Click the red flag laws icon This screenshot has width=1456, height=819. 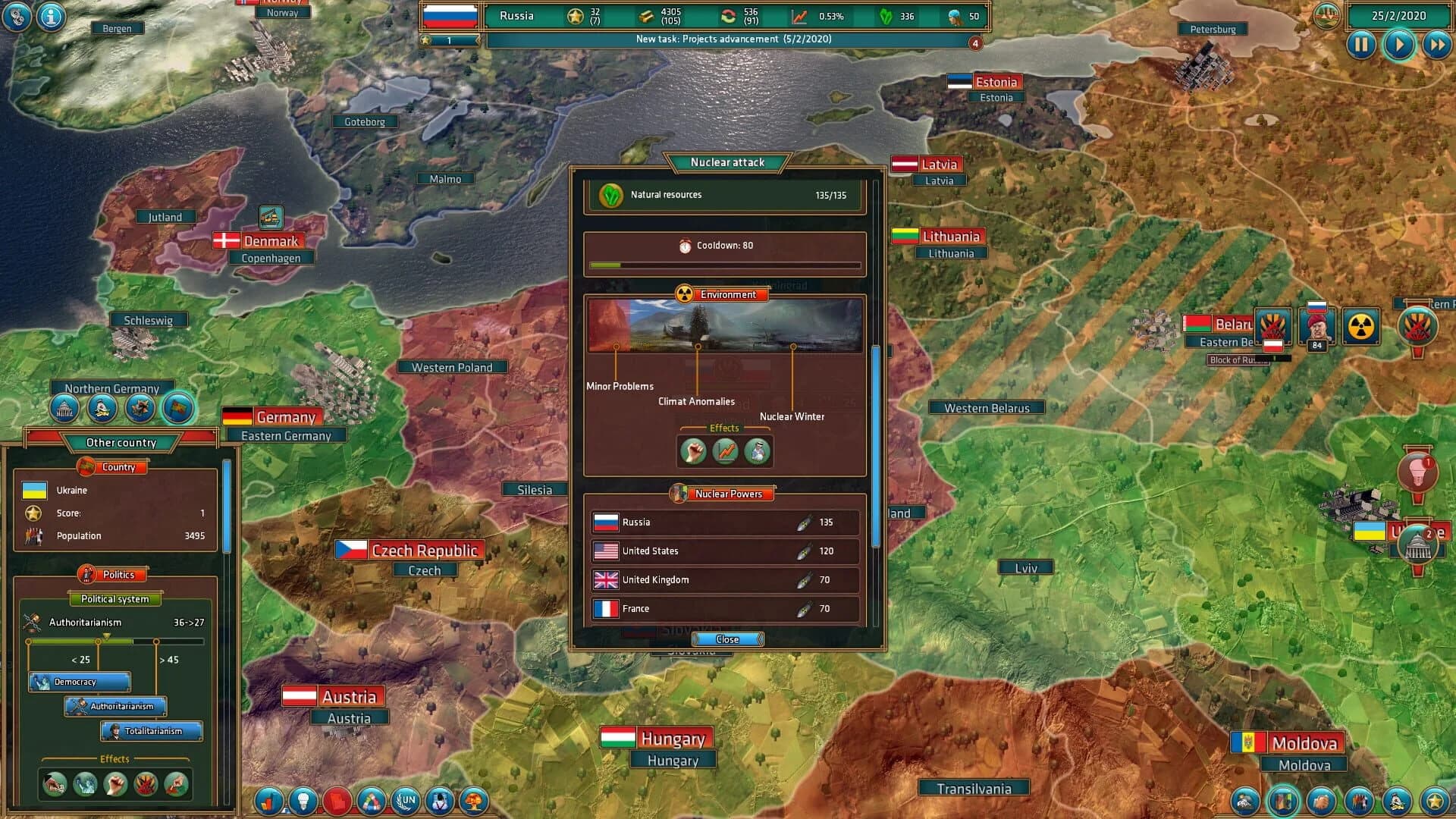pos(337,801)
